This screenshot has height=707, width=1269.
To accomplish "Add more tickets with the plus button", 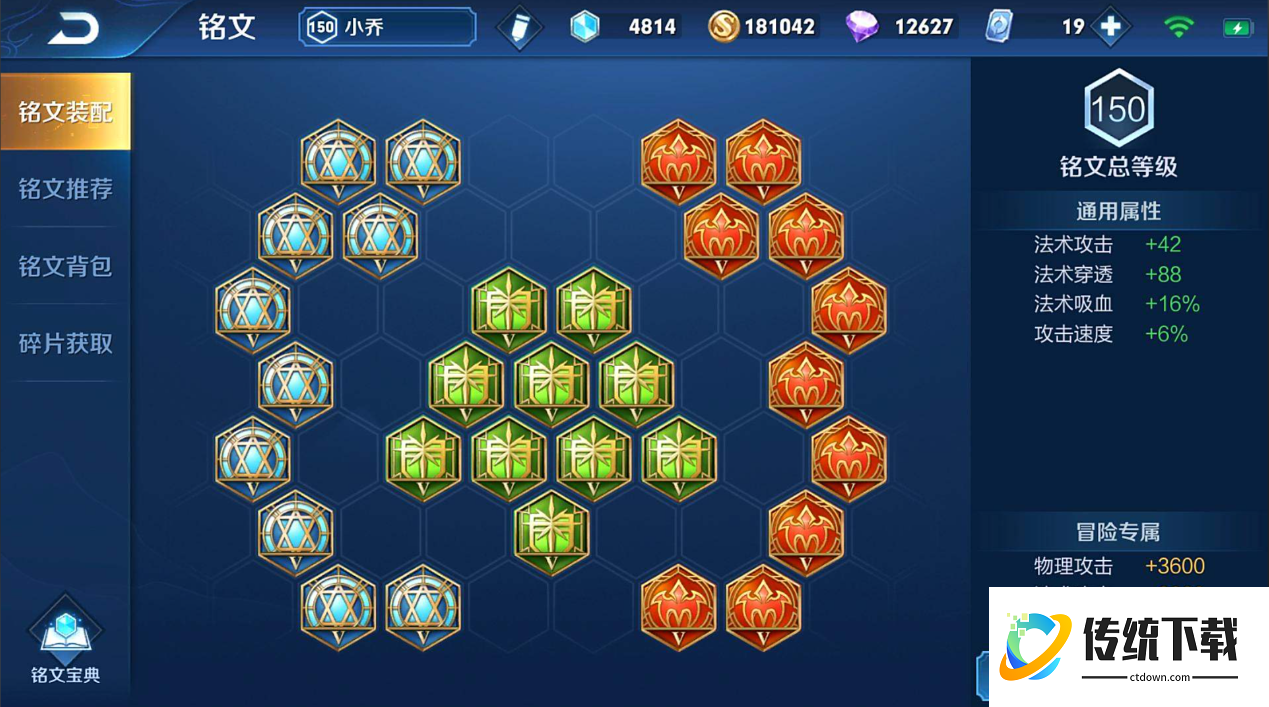I will [1110, 27].
